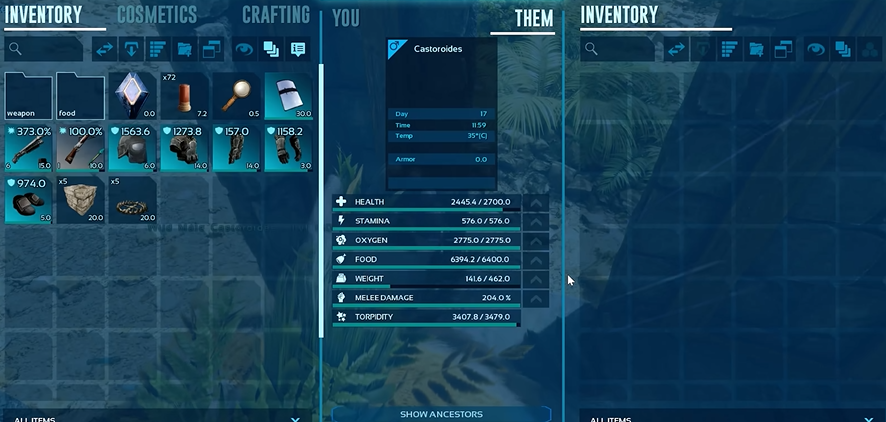Select the boots with 974.0 armor
Screen dimensions: 886x422
pos(29,201)
